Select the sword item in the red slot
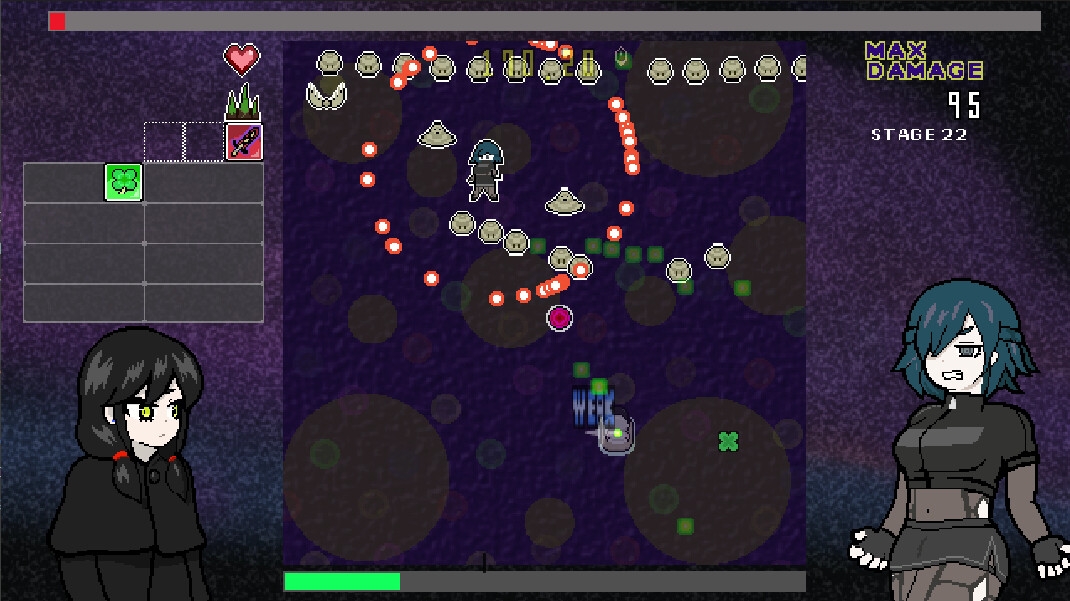Viewport: 1070px width, 601px height. 243,142
